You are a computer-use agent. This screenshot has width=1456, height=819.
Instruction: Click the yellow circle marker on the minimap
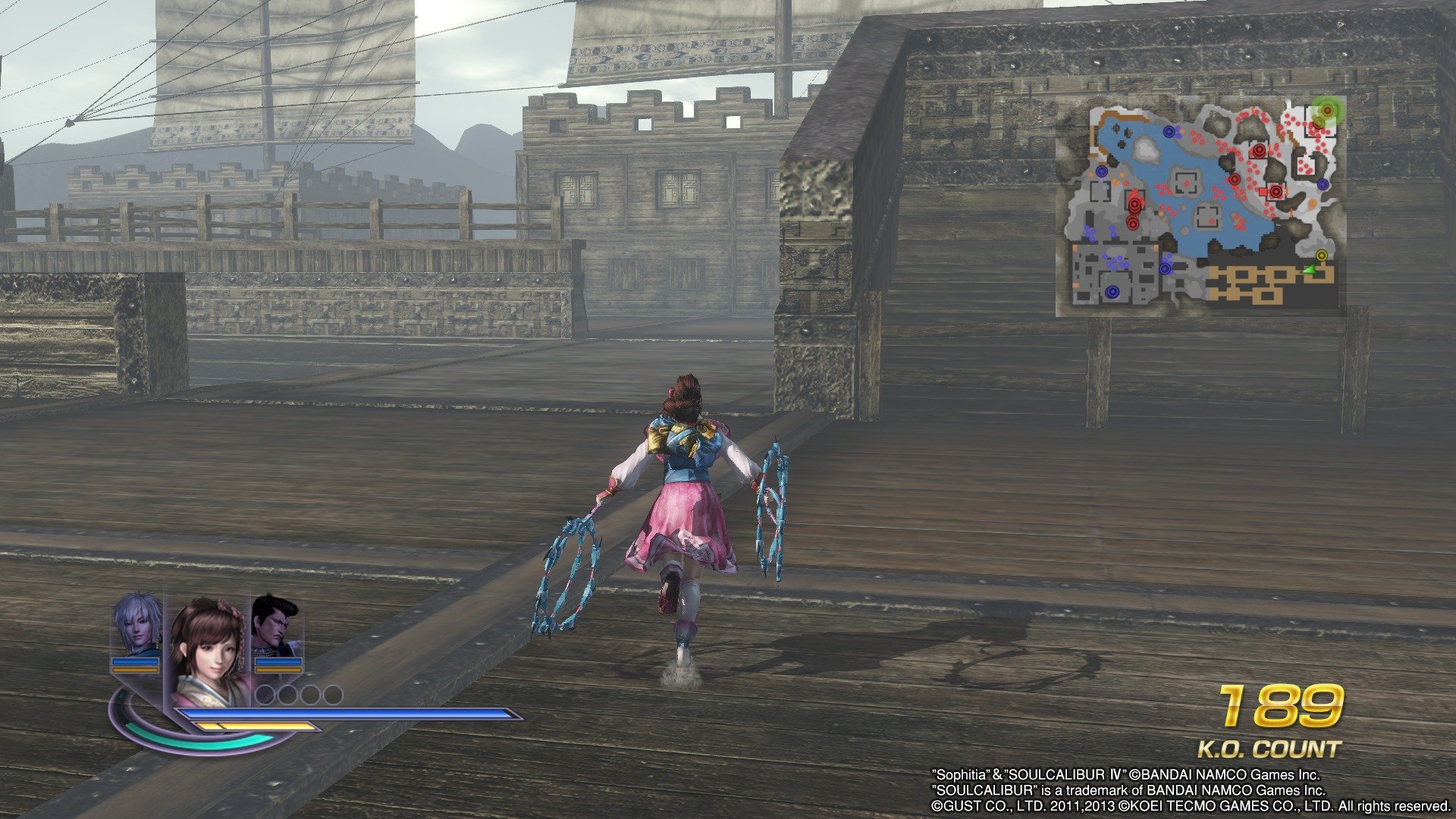pyautogui.click(x=1322, y=256)
